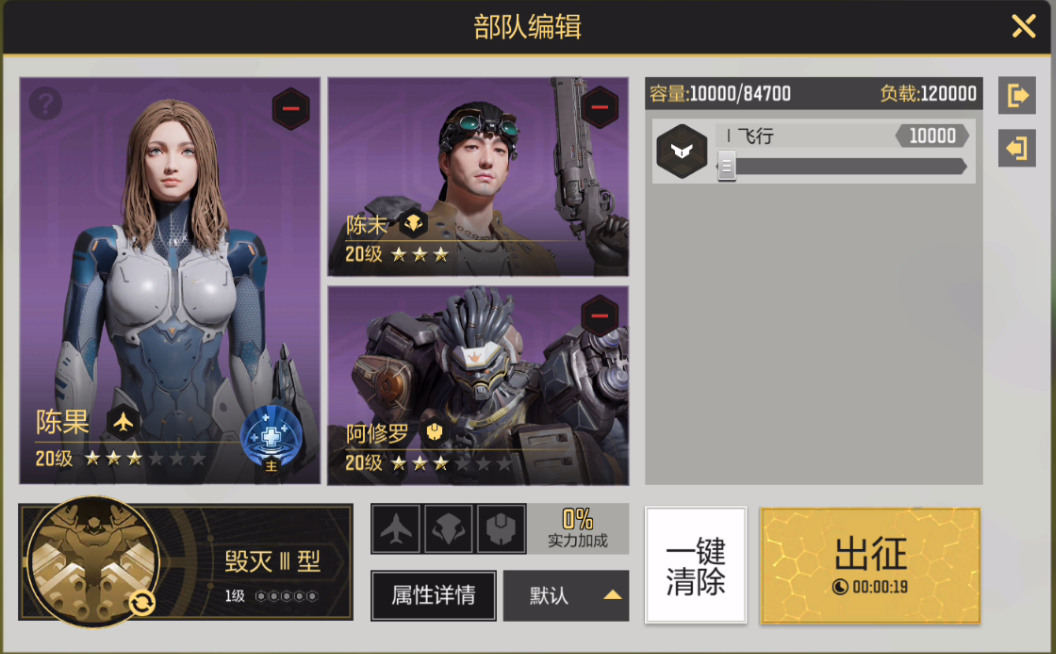1056x654 pixels.
Task: Click the import arrow icon below the export icon
Action: coord(1017,148)
